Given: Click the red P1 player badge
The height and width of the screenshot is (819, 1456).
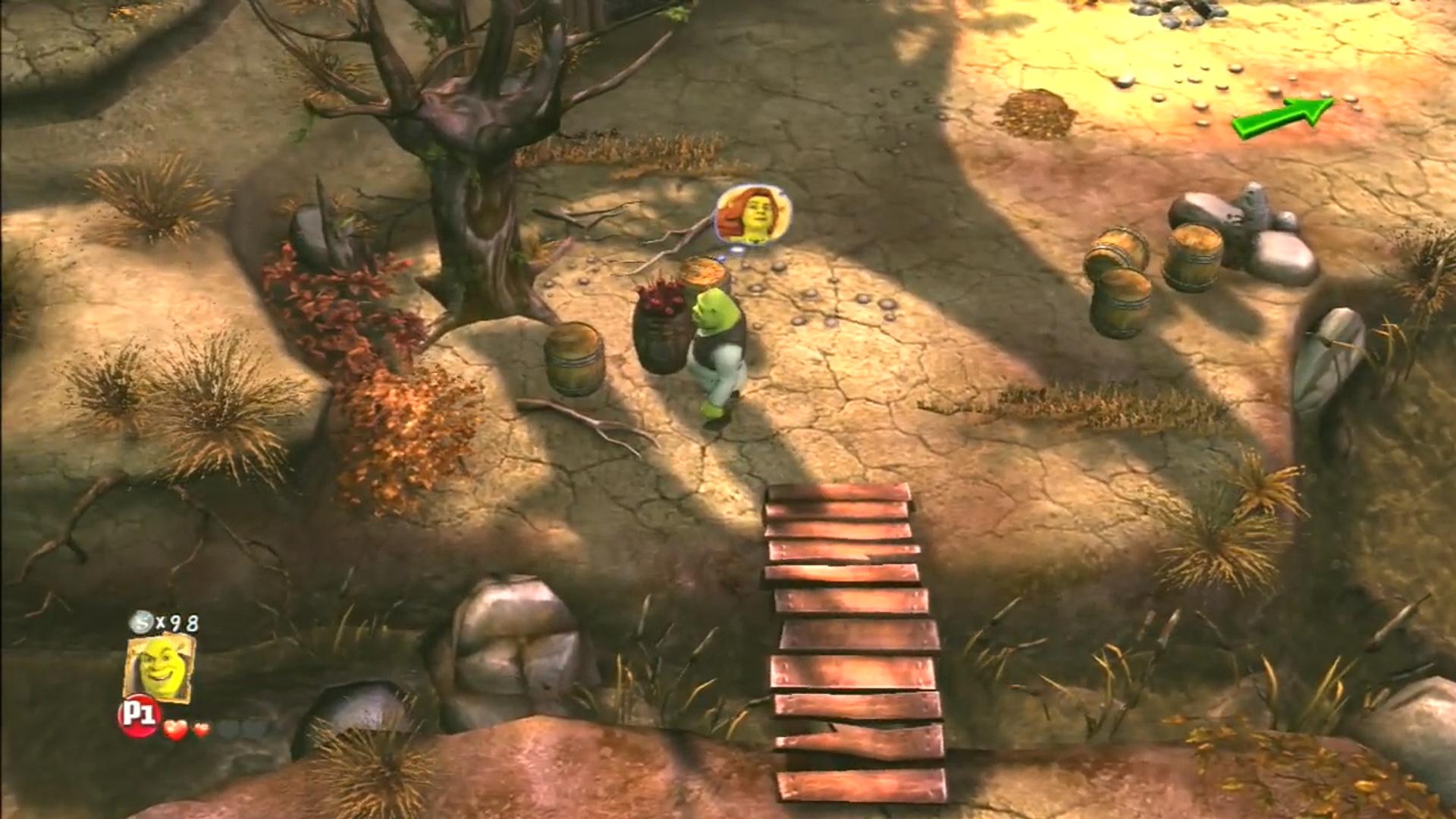Looking at the screenshot, I should click(x=140, y=717).
